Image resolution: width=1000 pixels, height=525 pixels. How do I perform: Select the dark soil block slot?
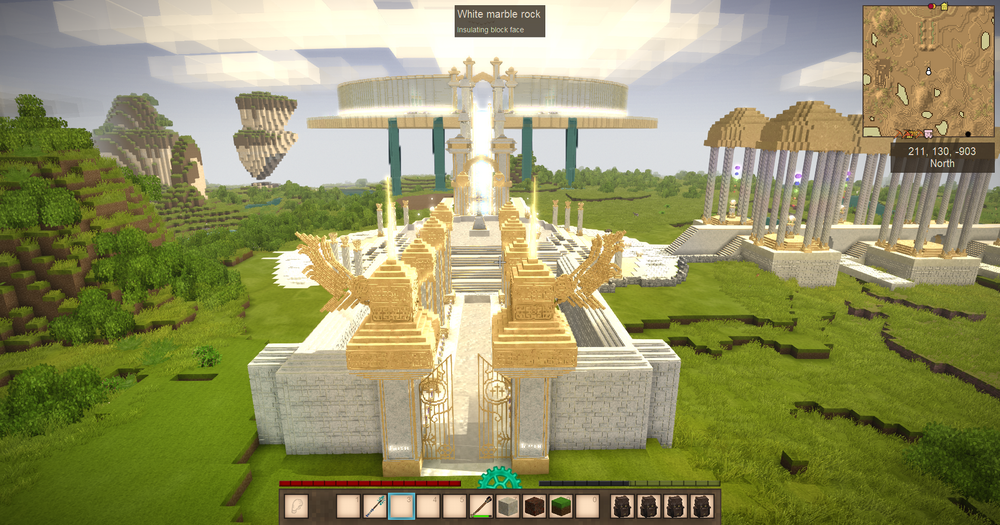click(534, 507)
